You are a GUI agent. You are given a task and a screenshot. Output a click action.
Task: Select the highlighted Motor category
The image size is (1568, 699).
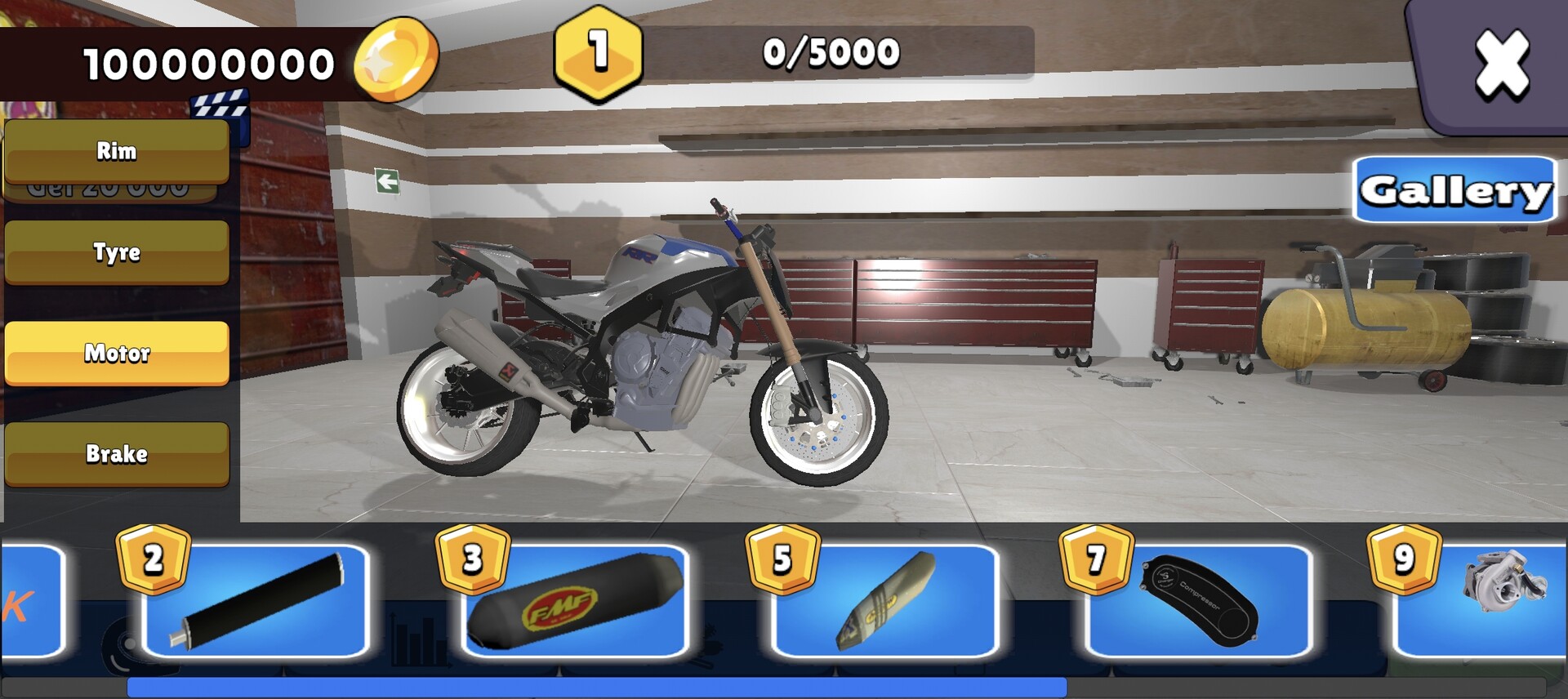[116, 355]
